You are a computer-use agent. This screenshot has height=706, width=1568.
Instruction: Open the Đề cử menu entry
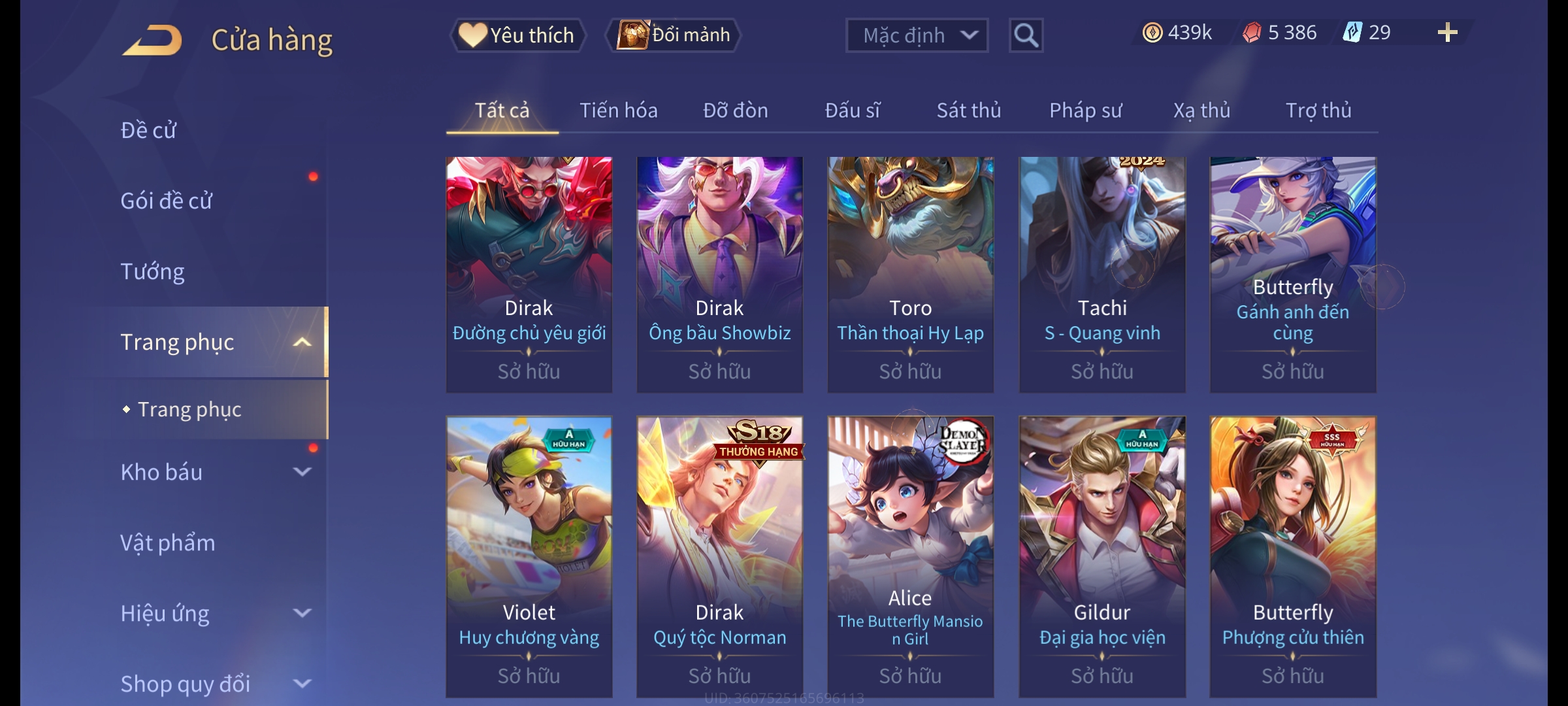[x=148, y=130]
